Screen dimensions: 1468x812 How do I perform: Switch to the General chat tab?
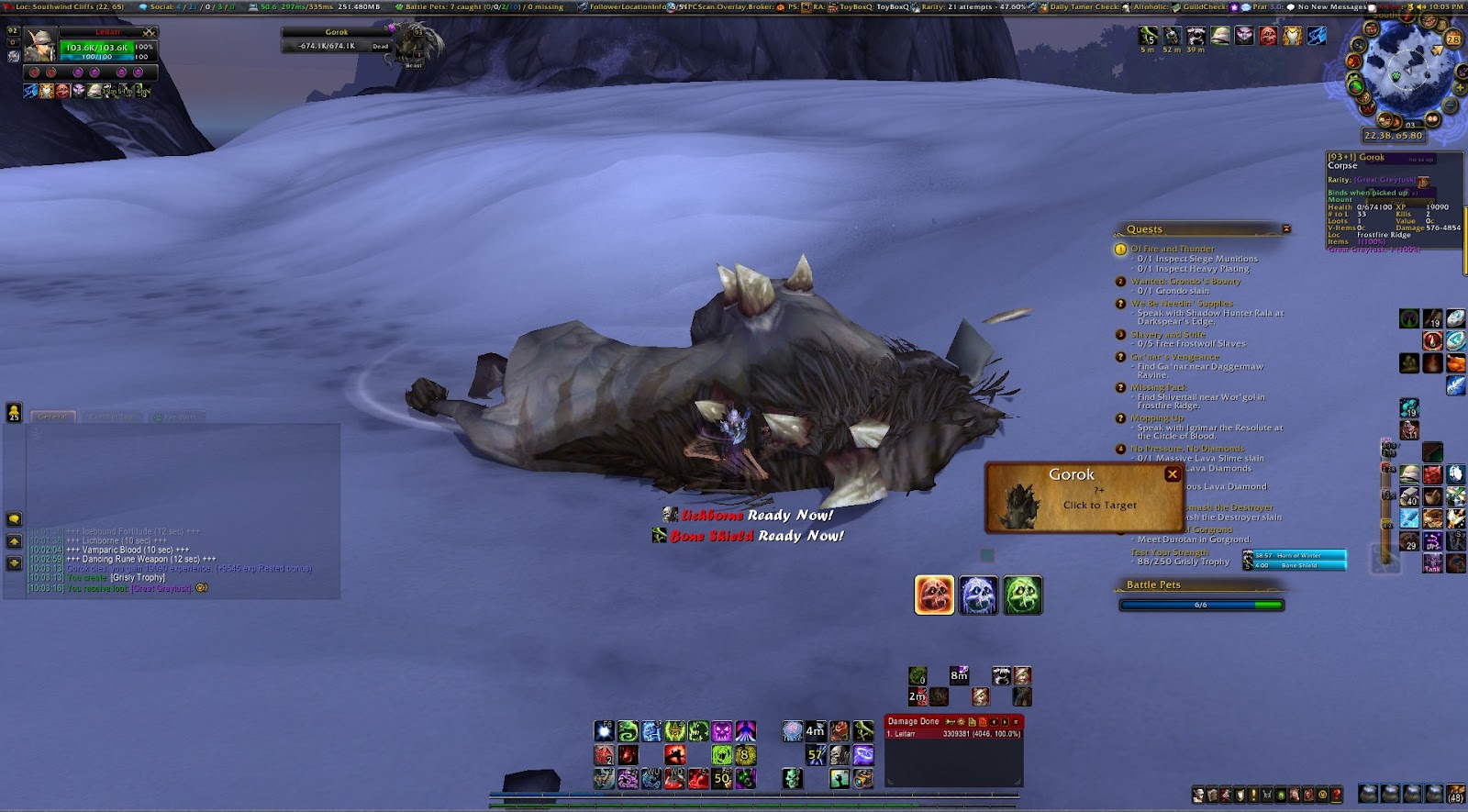pos(52,417)
